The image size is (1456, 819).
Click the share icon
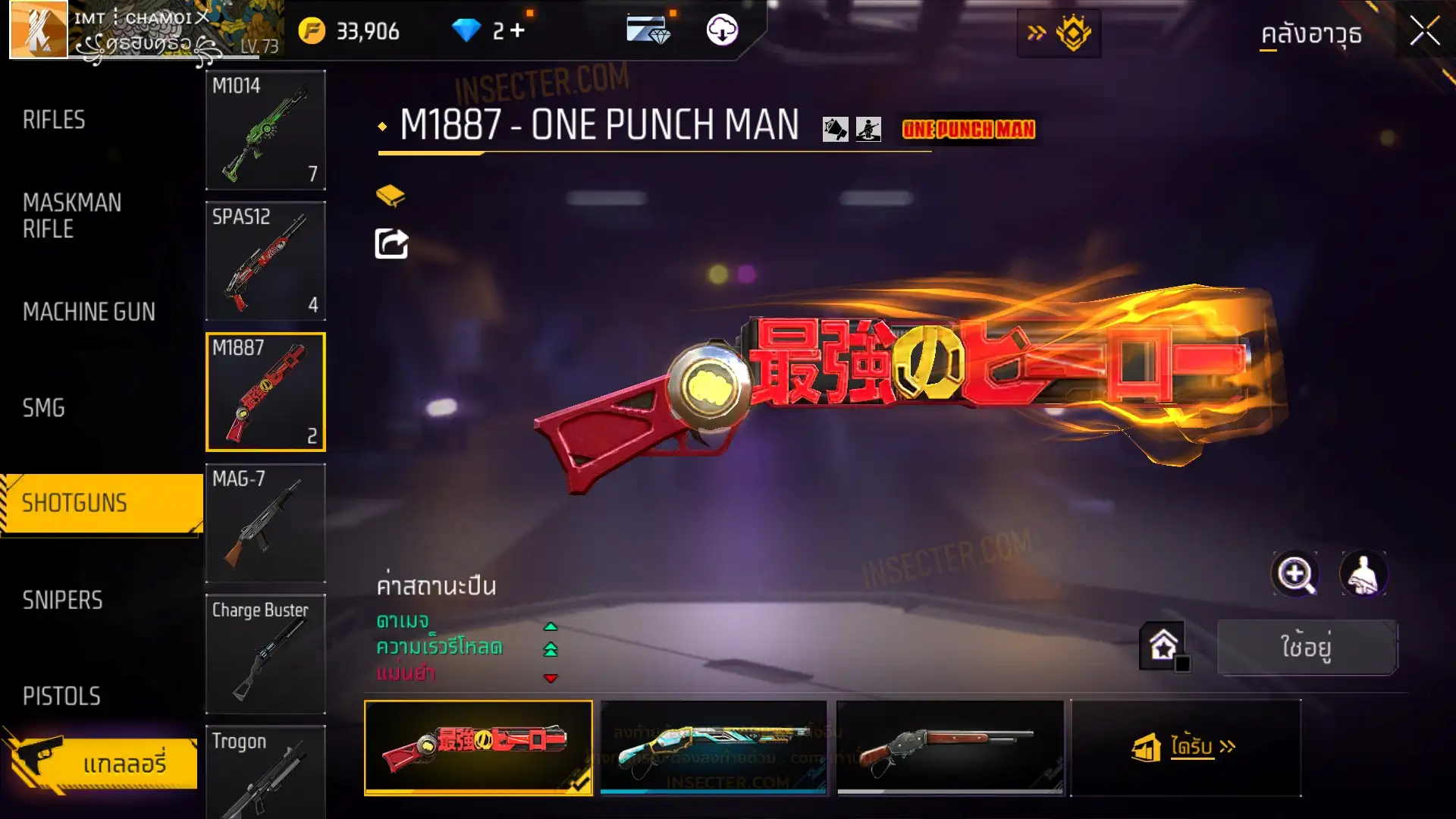(x=391, y=244)
